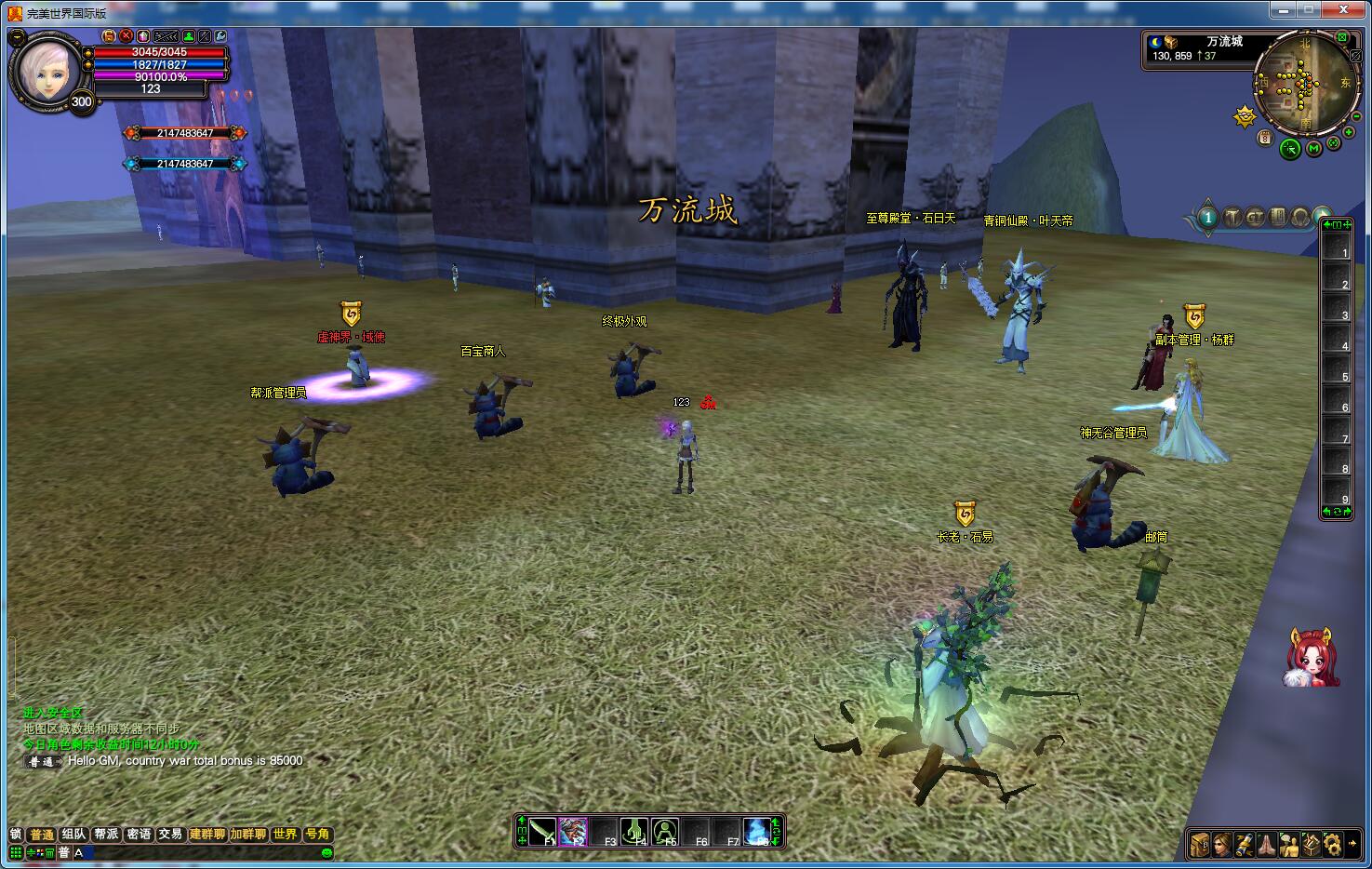The image size is (1372, 869).
Task: Switch chat to the 组队 team channel
Action: tap(73, 835)
